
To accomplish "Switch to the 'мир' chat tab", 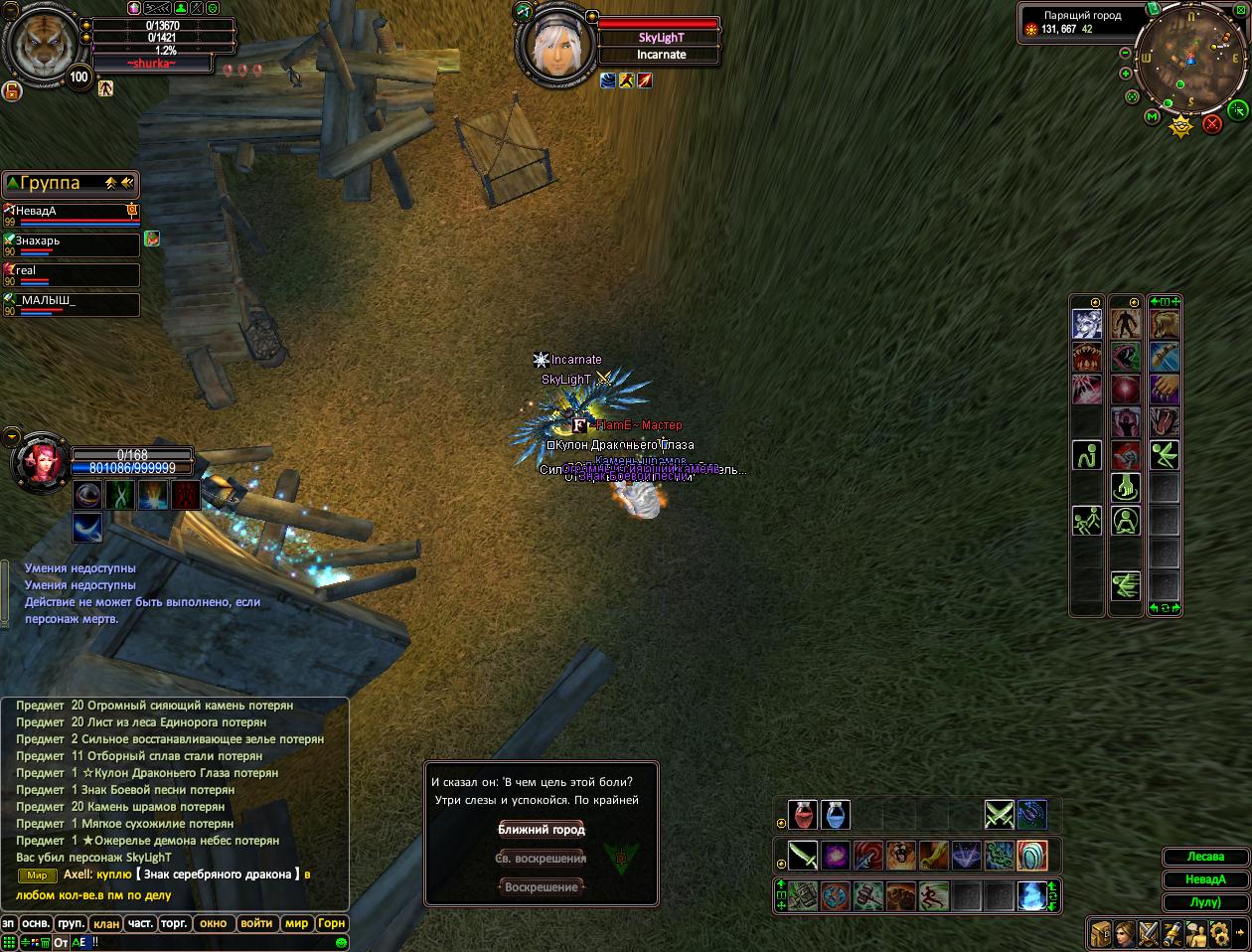I will 296,923.
